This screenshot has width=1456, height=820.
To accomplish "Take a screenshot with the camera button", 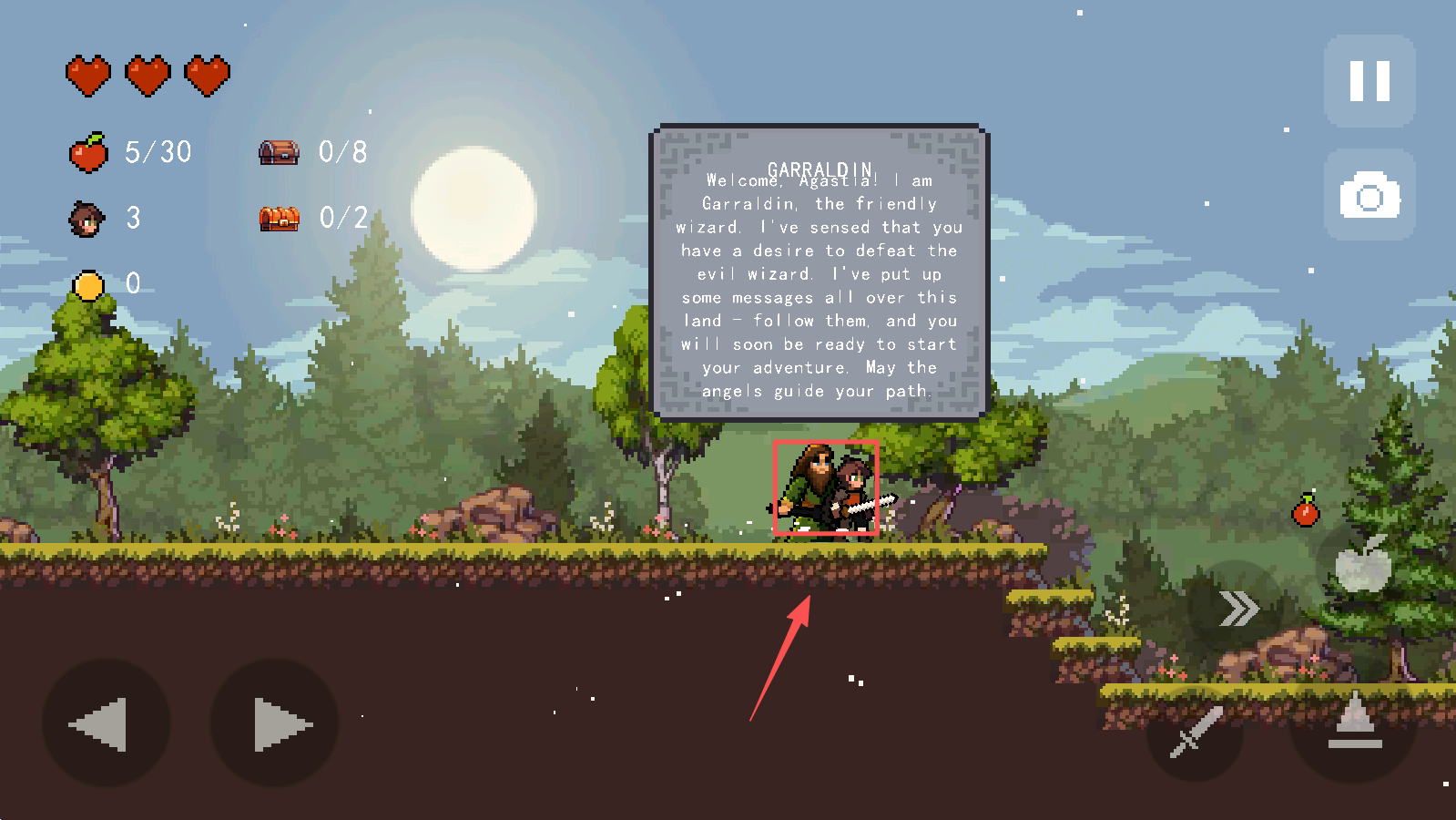I will click(1369, 196).
